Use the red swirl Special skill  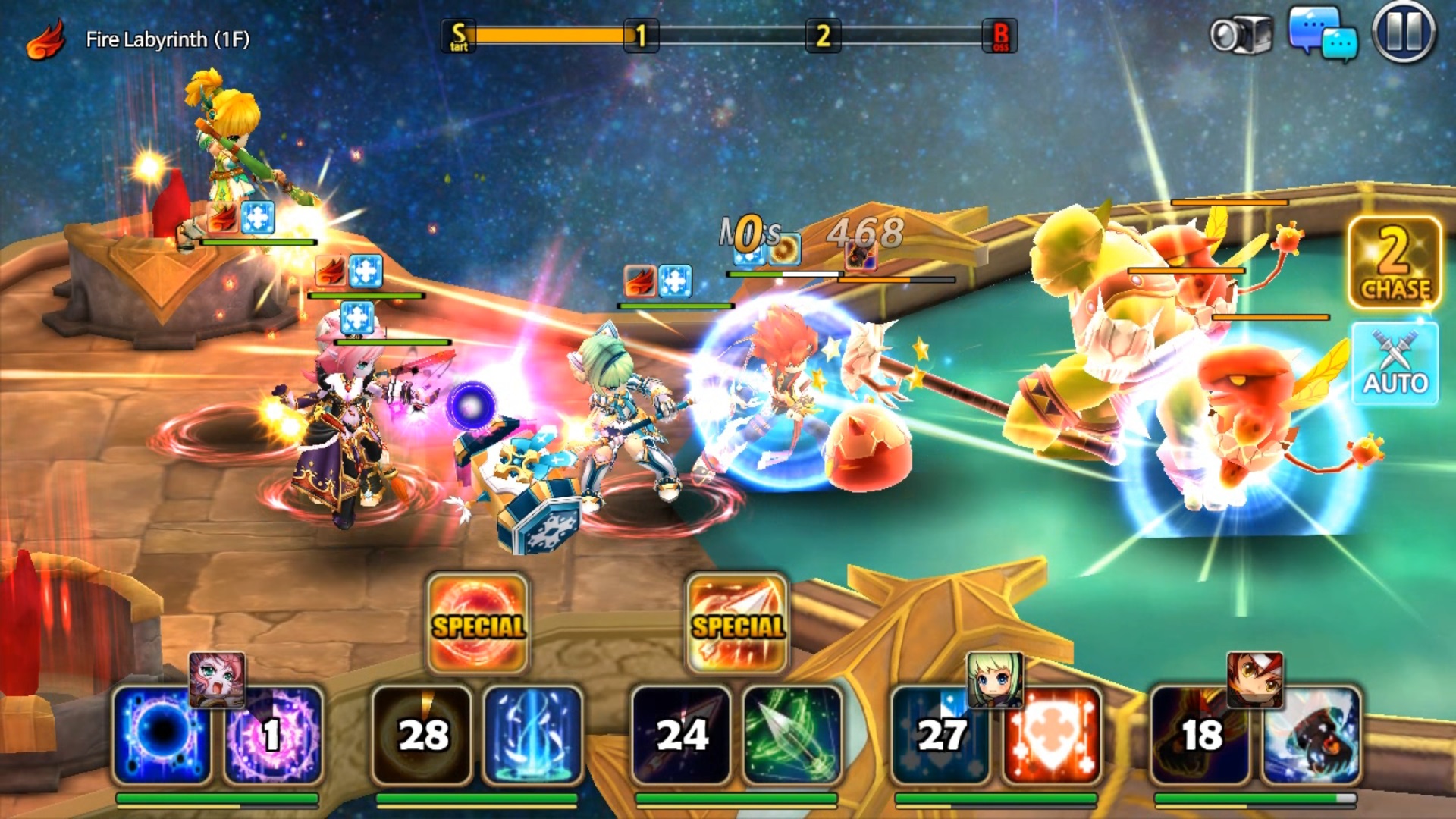click(x=478, y=623)
